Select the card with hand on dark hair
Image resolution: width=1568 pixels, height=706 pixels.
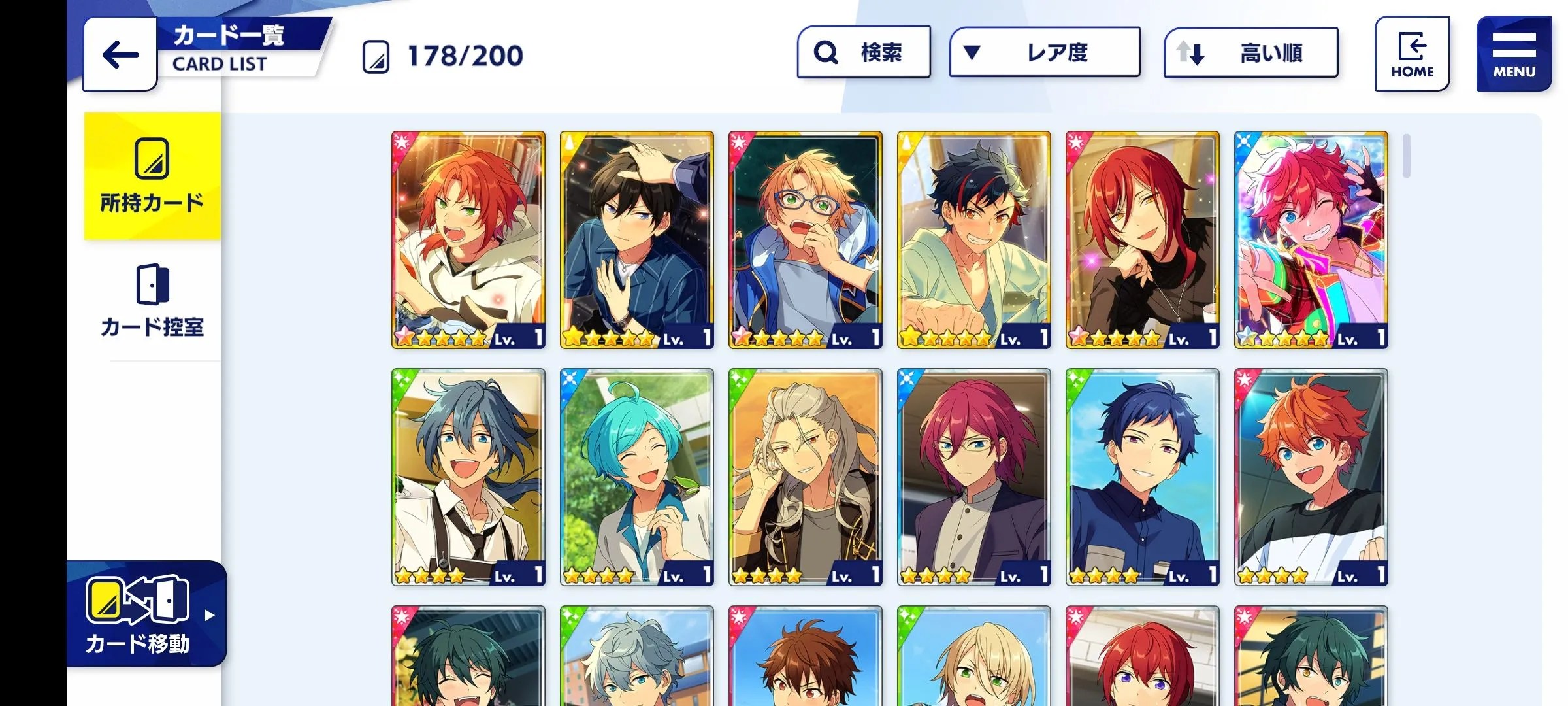(x=636, y=240)
